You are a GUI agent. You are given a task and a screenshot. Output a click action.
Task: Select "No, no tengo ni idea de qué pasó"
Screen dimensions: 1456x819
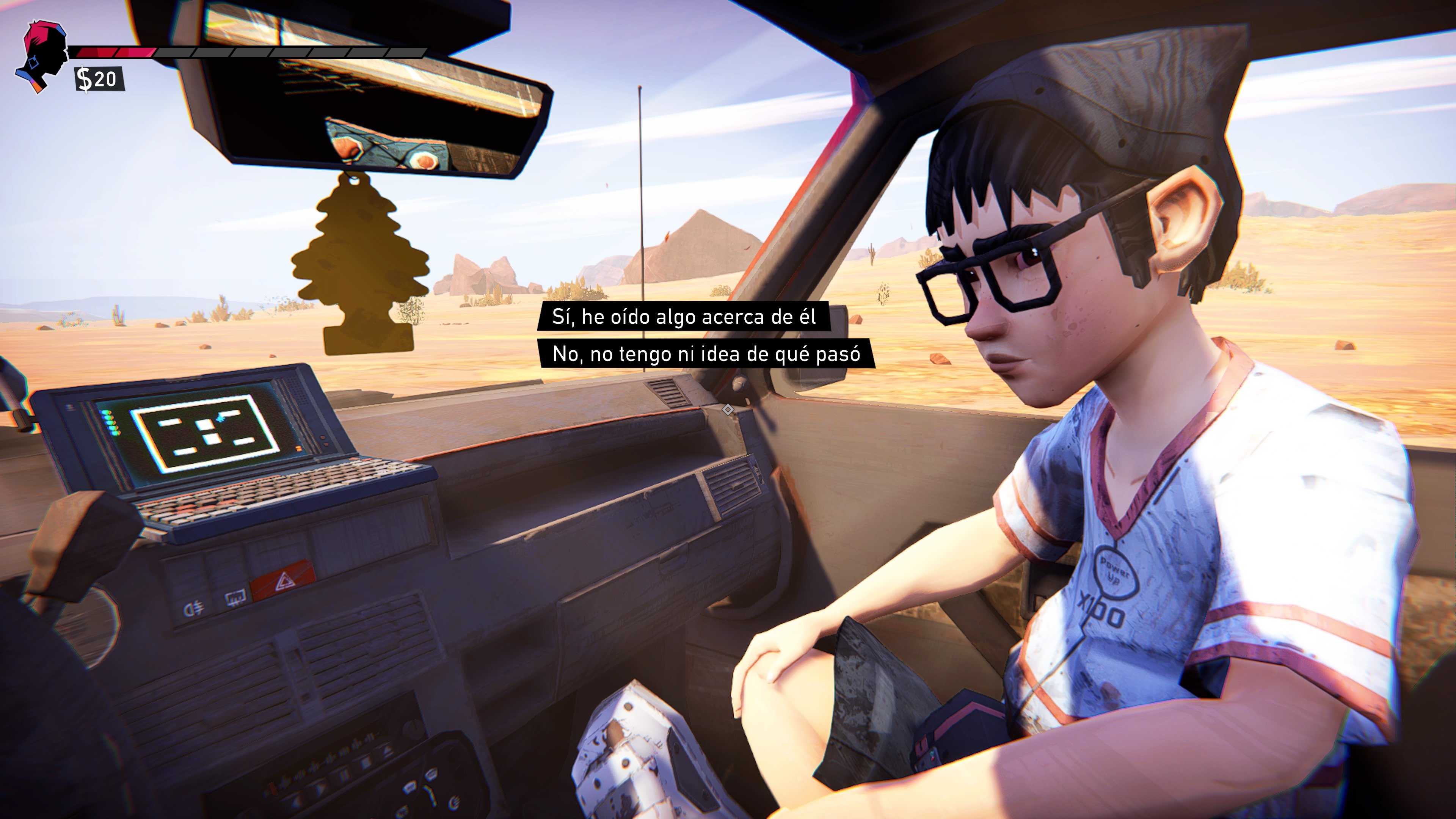tap(706, 354)
